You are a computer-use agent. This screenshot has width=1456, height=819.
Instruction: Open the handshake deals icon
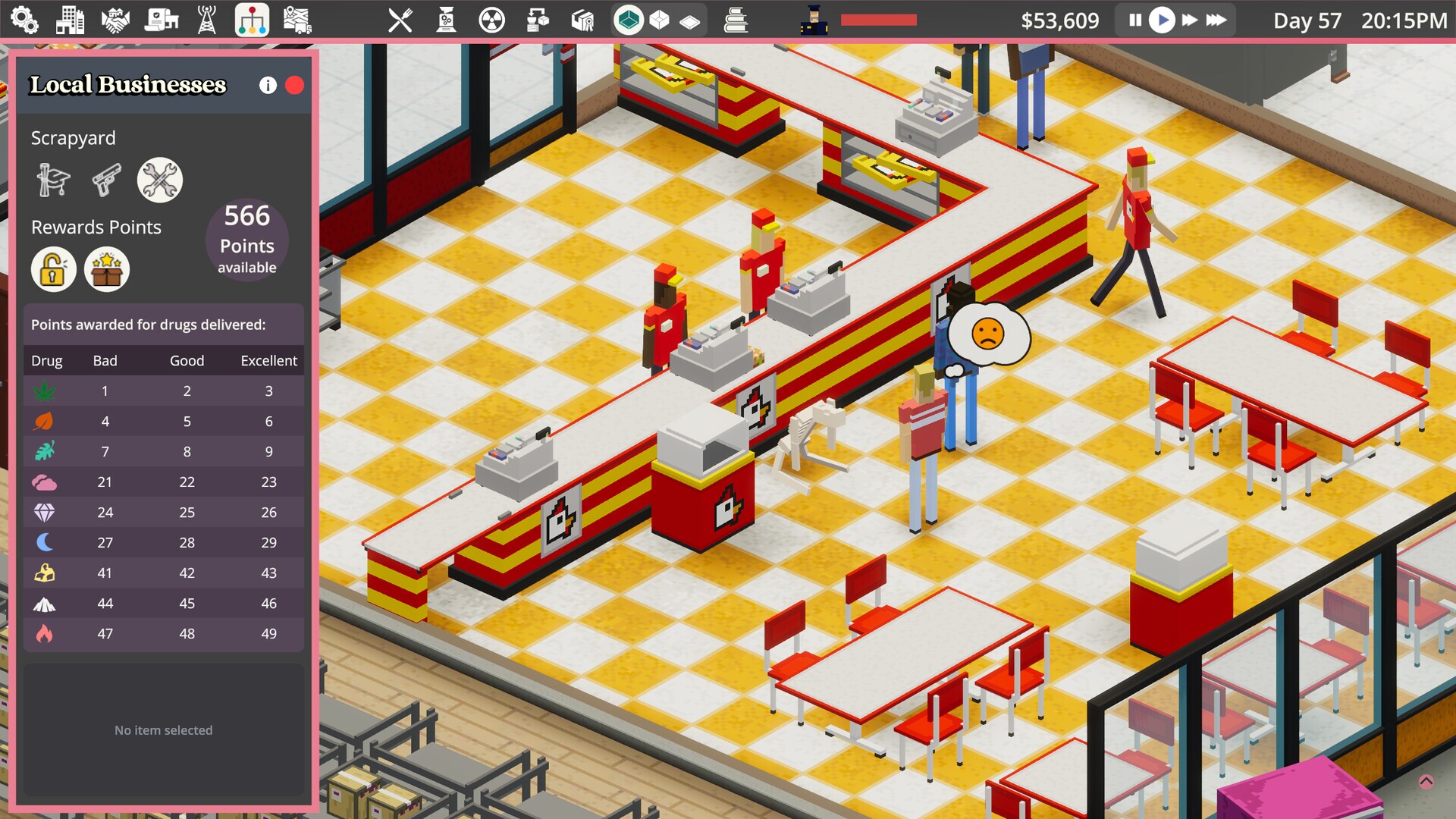click(x=117, y=20)
